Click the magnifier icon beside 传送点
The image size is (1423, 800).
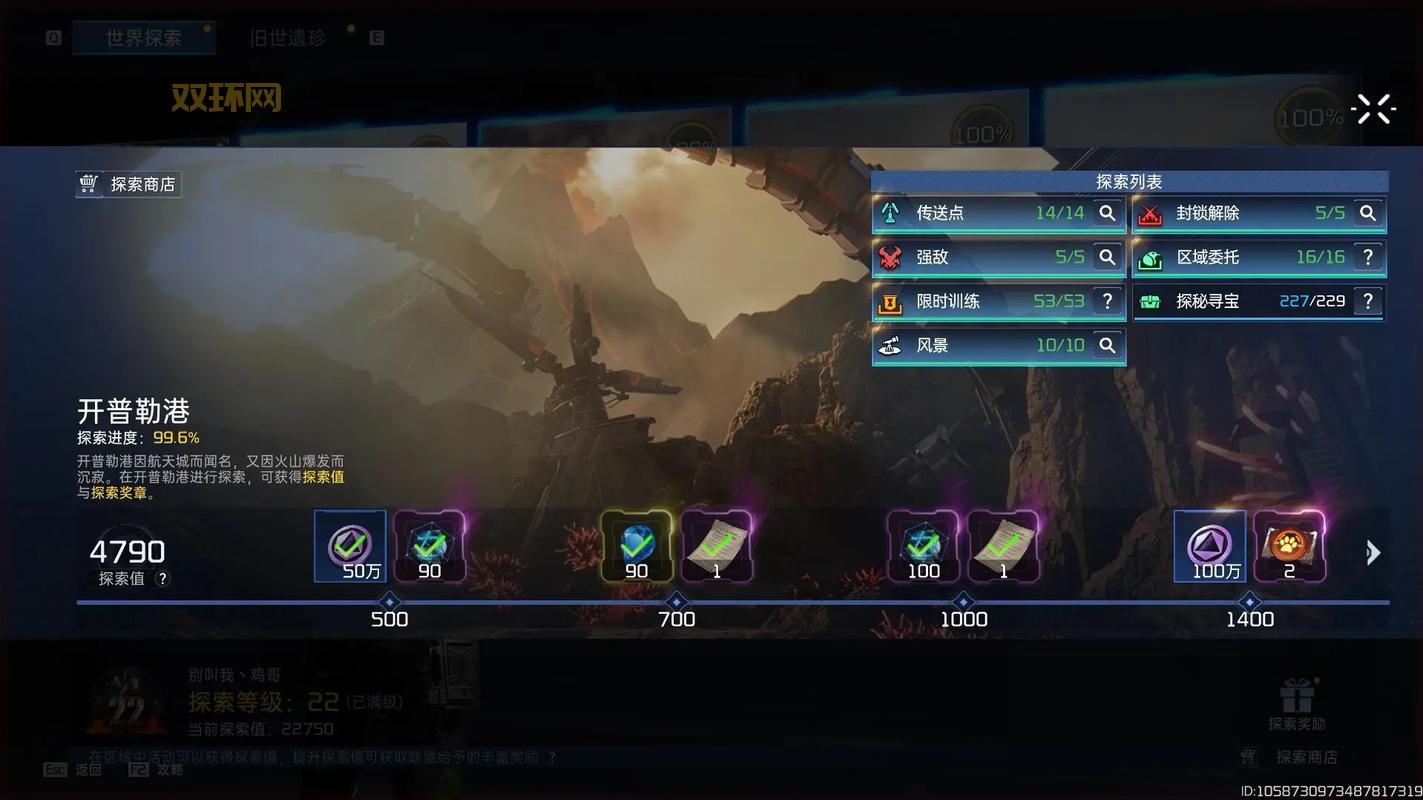1106,213
